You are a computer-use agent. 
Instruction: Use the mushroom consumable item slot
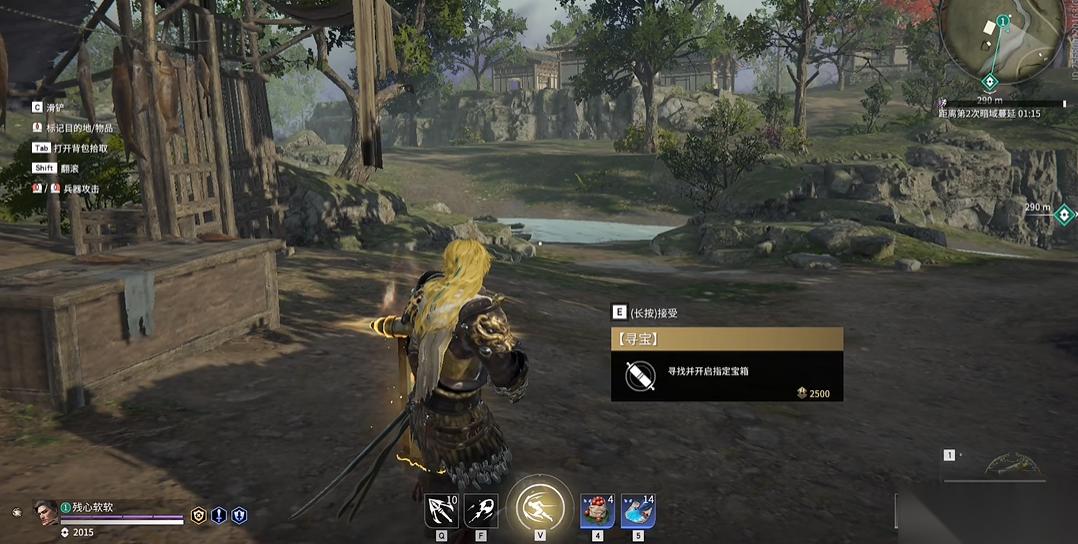(598, 511)
